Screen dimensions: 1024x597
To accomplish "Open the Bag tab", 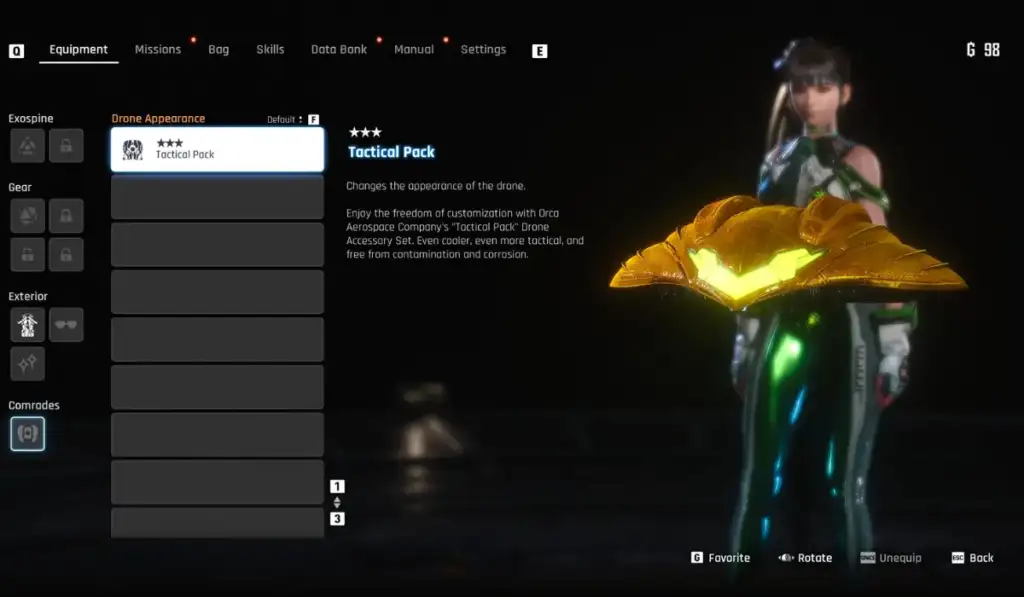I will [219, 50].
